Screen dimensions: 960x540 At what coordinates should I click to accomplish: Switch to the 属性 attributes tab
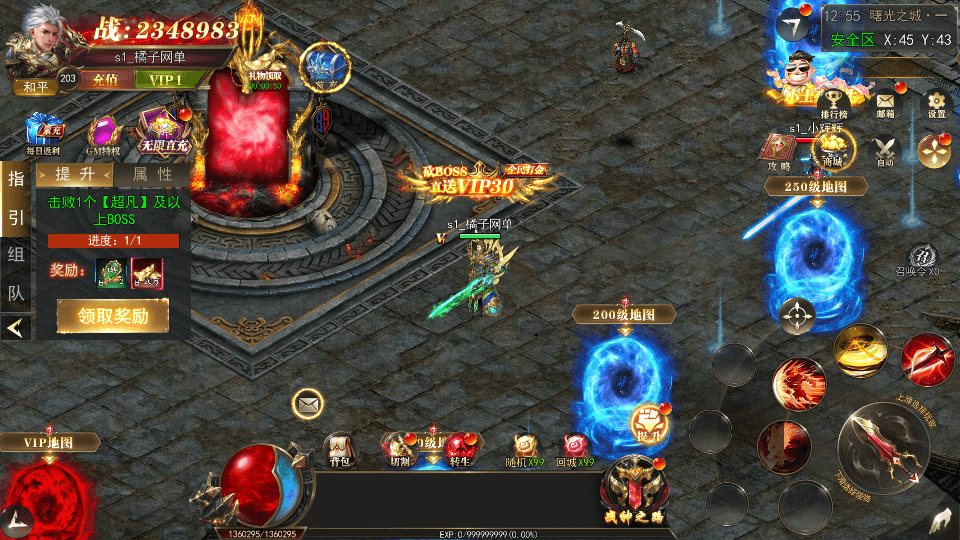click(x=152, y=174)
